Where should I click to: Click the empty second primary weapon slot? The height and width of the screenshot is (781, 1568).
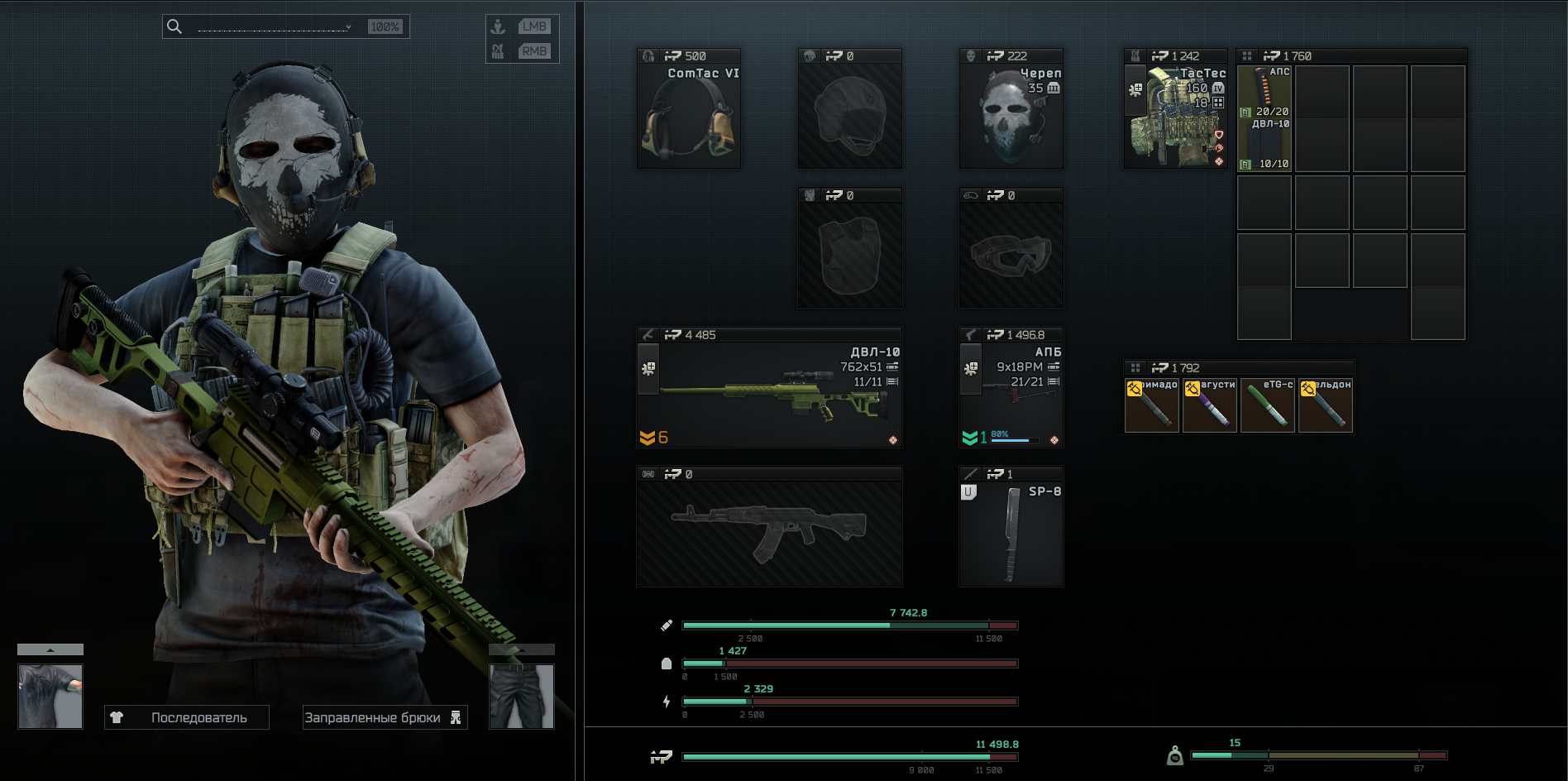click(769, 534)
